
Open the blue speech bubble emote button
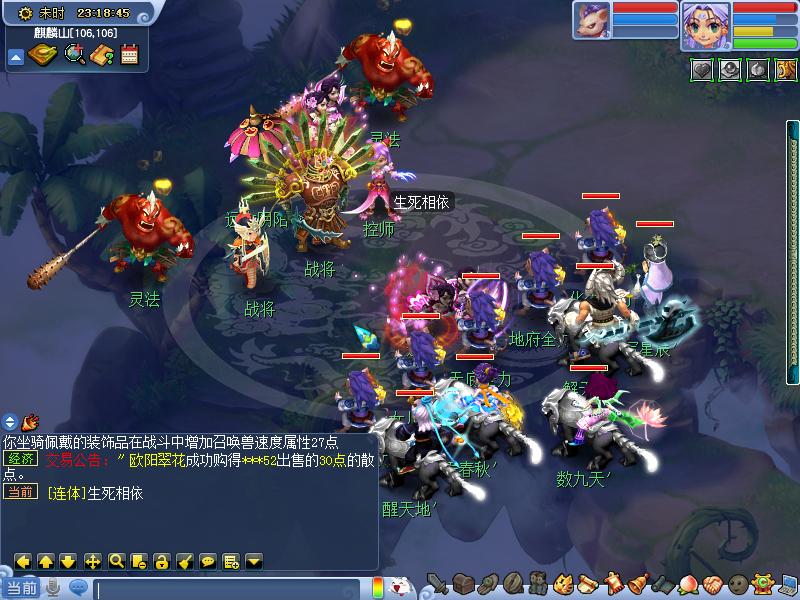tap(77, 588)
